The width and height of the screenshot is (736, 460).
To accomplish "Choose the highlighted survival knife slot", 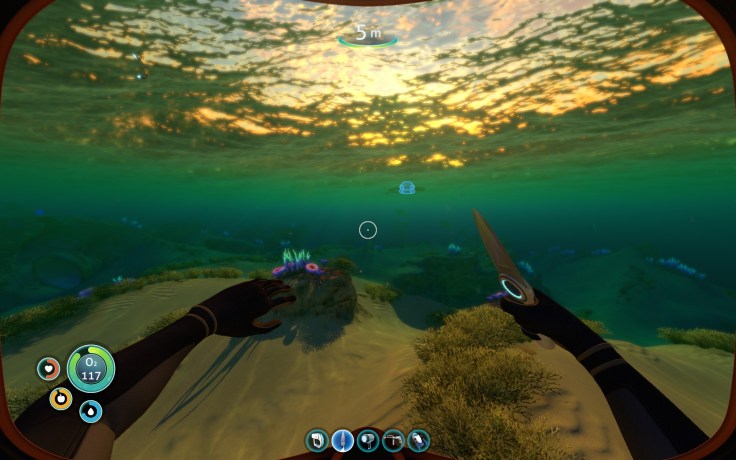I will pos(342,440).
